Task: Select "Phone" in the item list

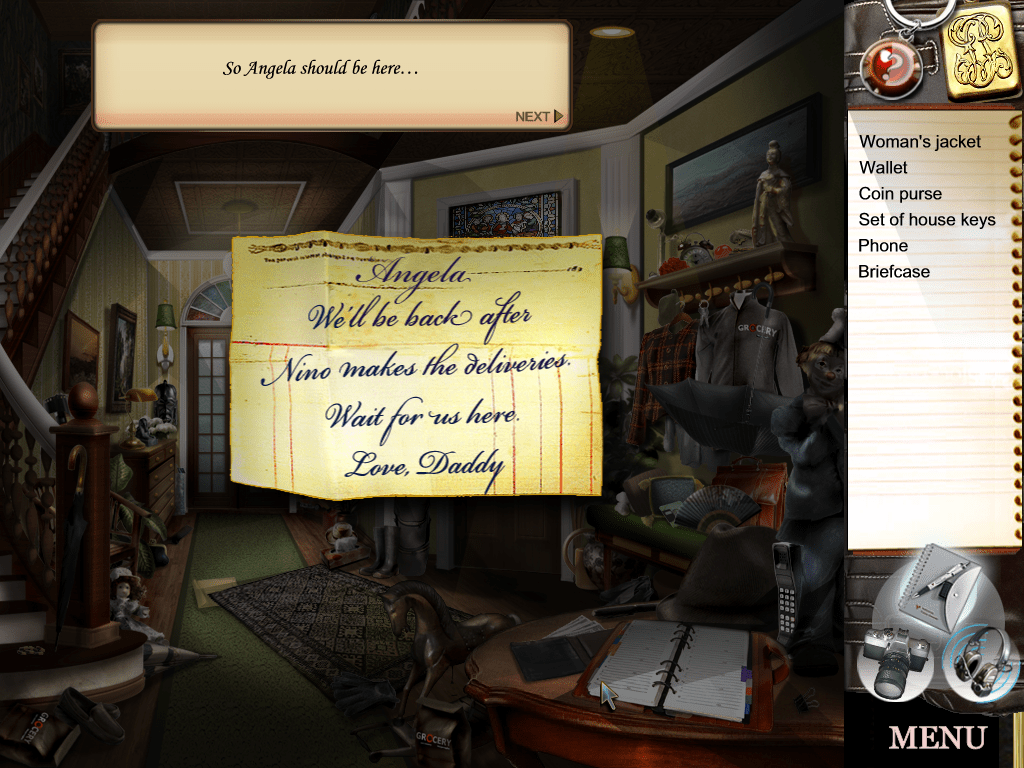Action: 883,246
